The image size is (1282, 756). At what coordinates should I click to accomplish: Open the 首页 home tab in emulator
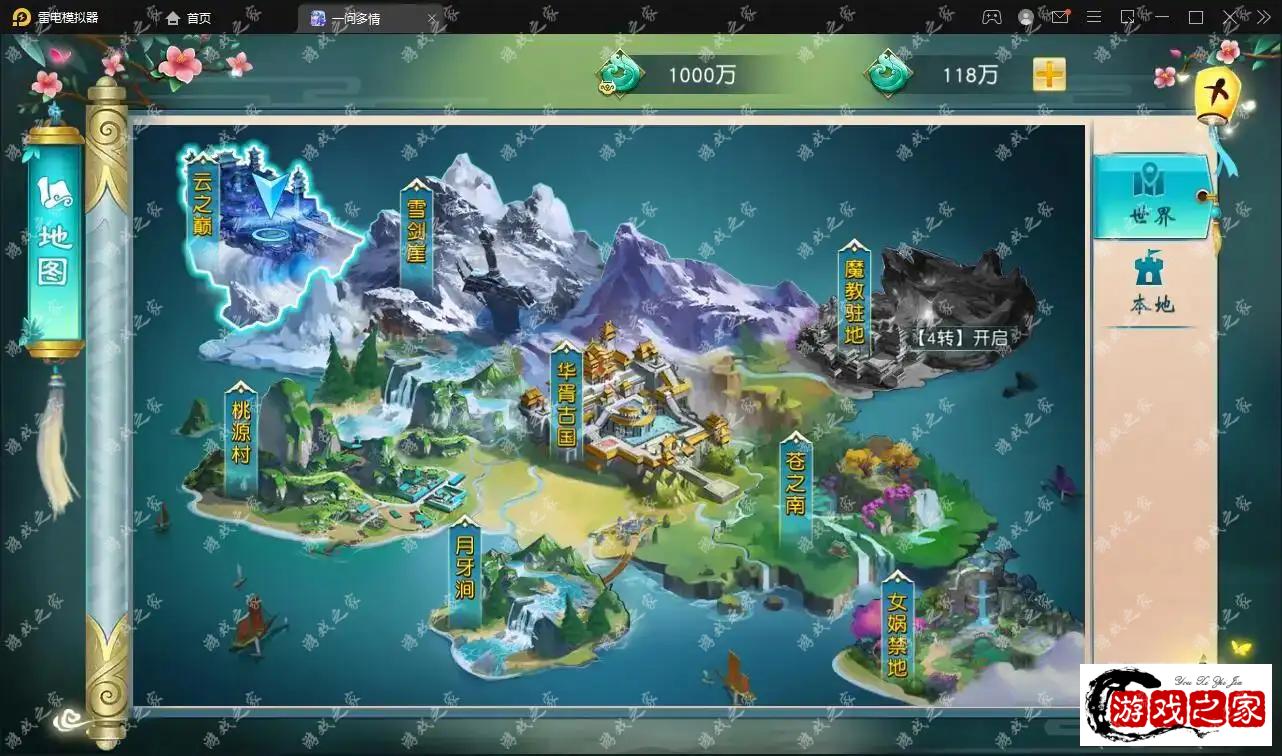click(x=189, y=18)
